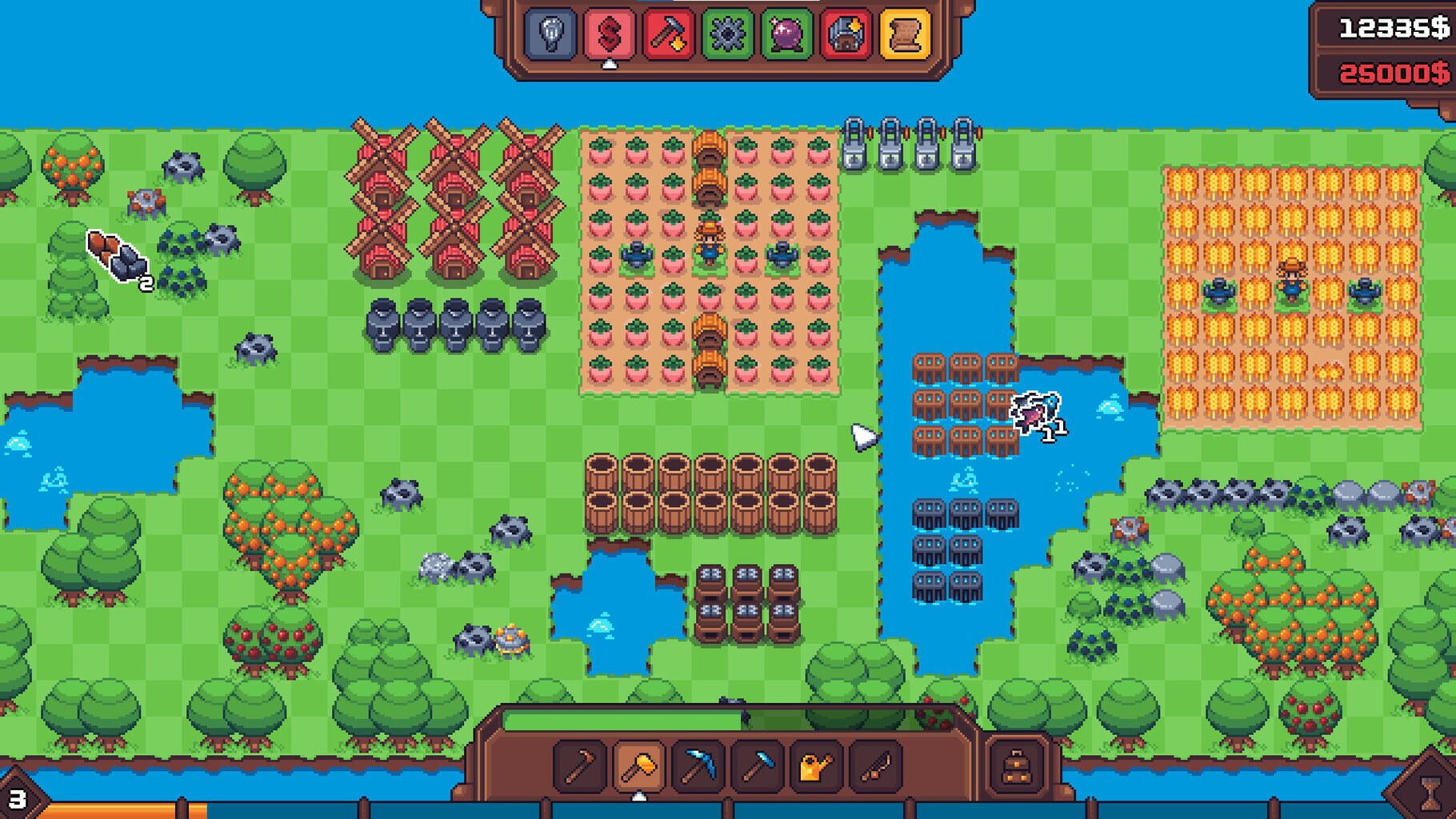The image size is (1456, 819).
Task: Select the red dollar sell menu icon
Action: pos(608,34)
